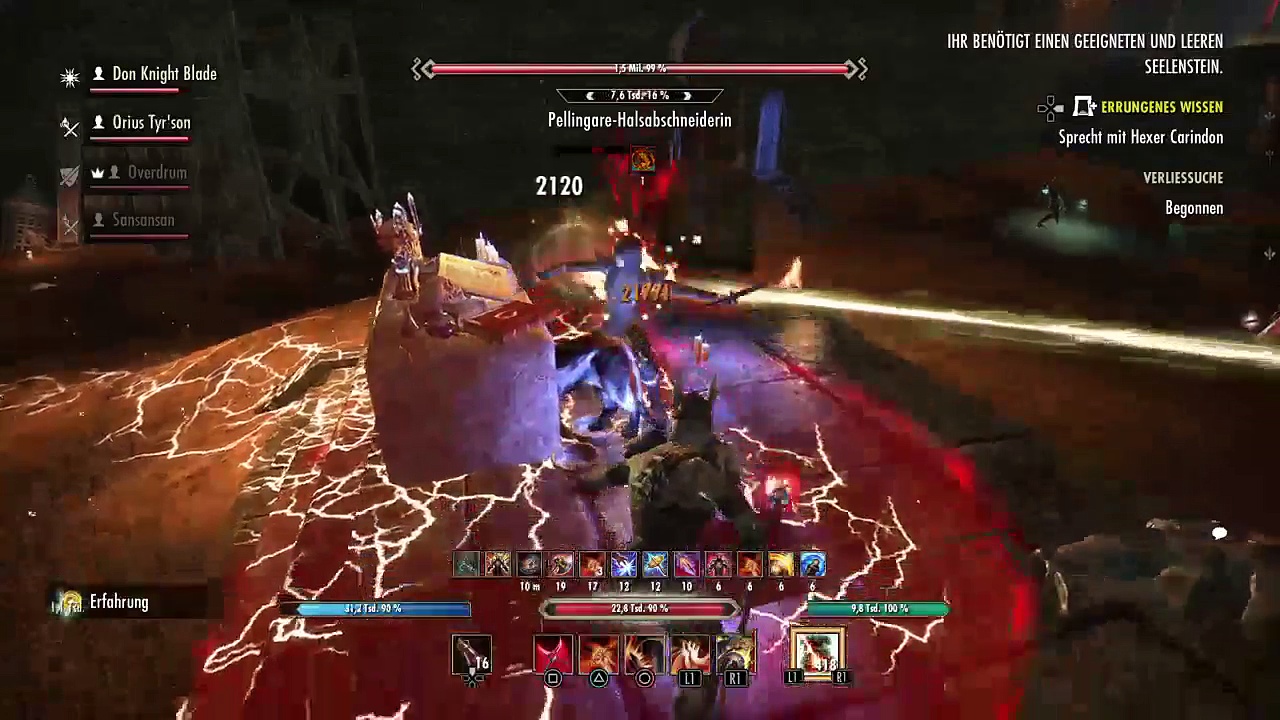Image resolution: width=1280 pixels, height=720 pixels.
Task: Activate the golden armored skill
Action: click(735, 654)
